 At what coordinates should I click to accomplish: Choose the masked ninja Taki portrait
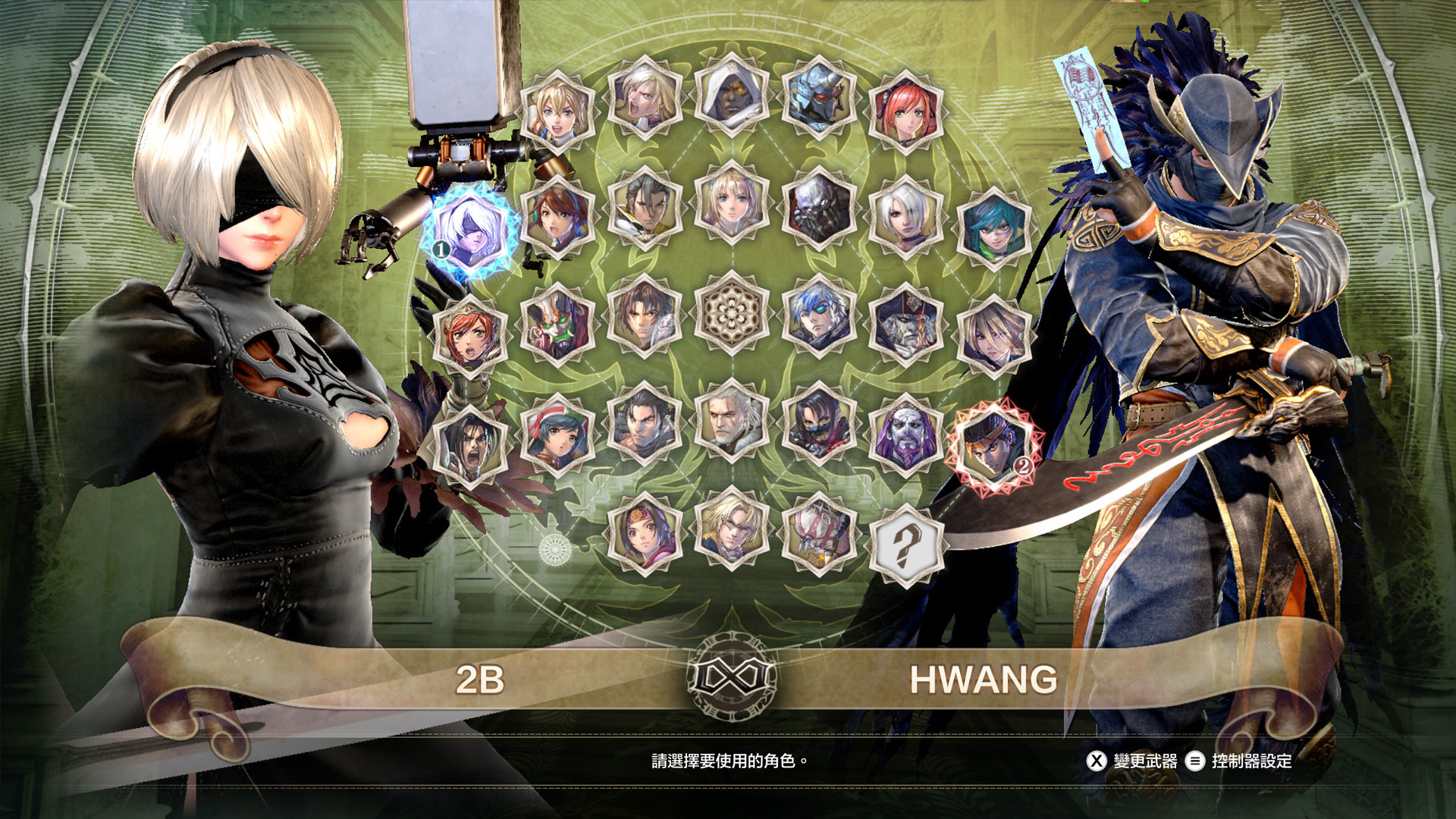coord(819,425)
